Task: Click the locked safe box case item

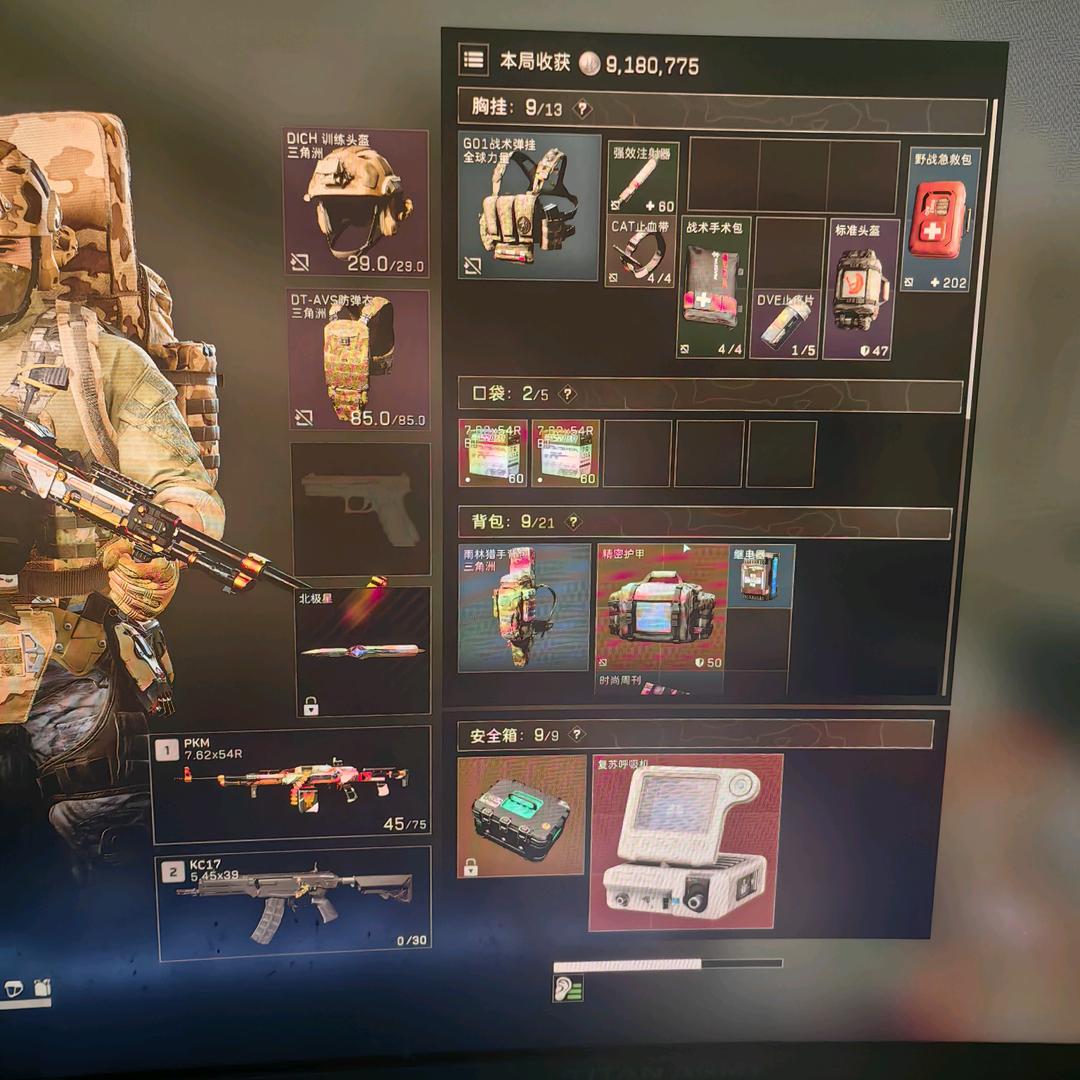Action: [x=521, y=816]
